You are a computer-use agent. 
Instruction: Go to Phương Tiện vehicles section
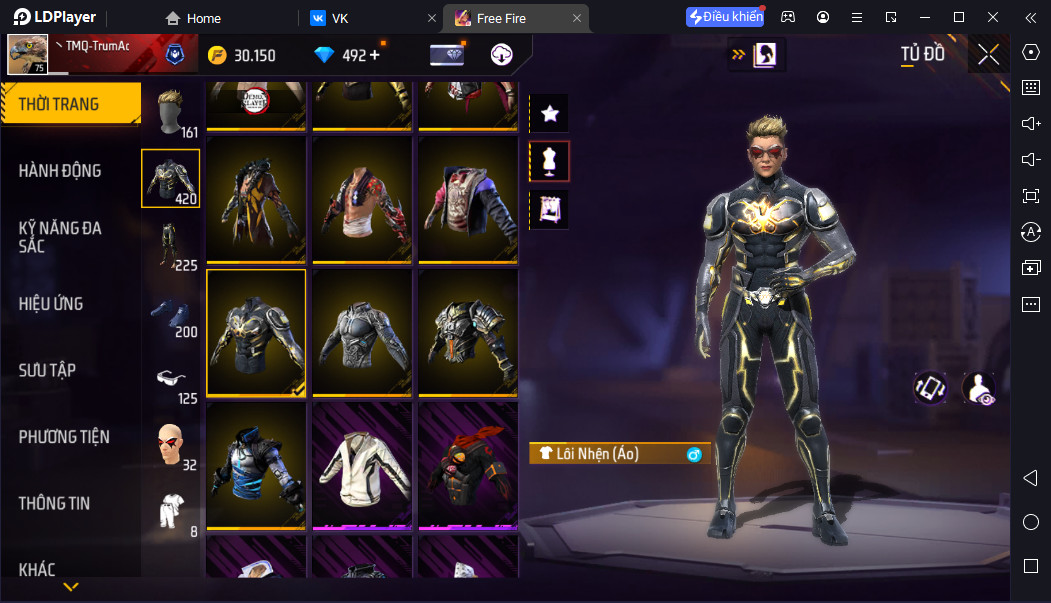tap(64, 437)
